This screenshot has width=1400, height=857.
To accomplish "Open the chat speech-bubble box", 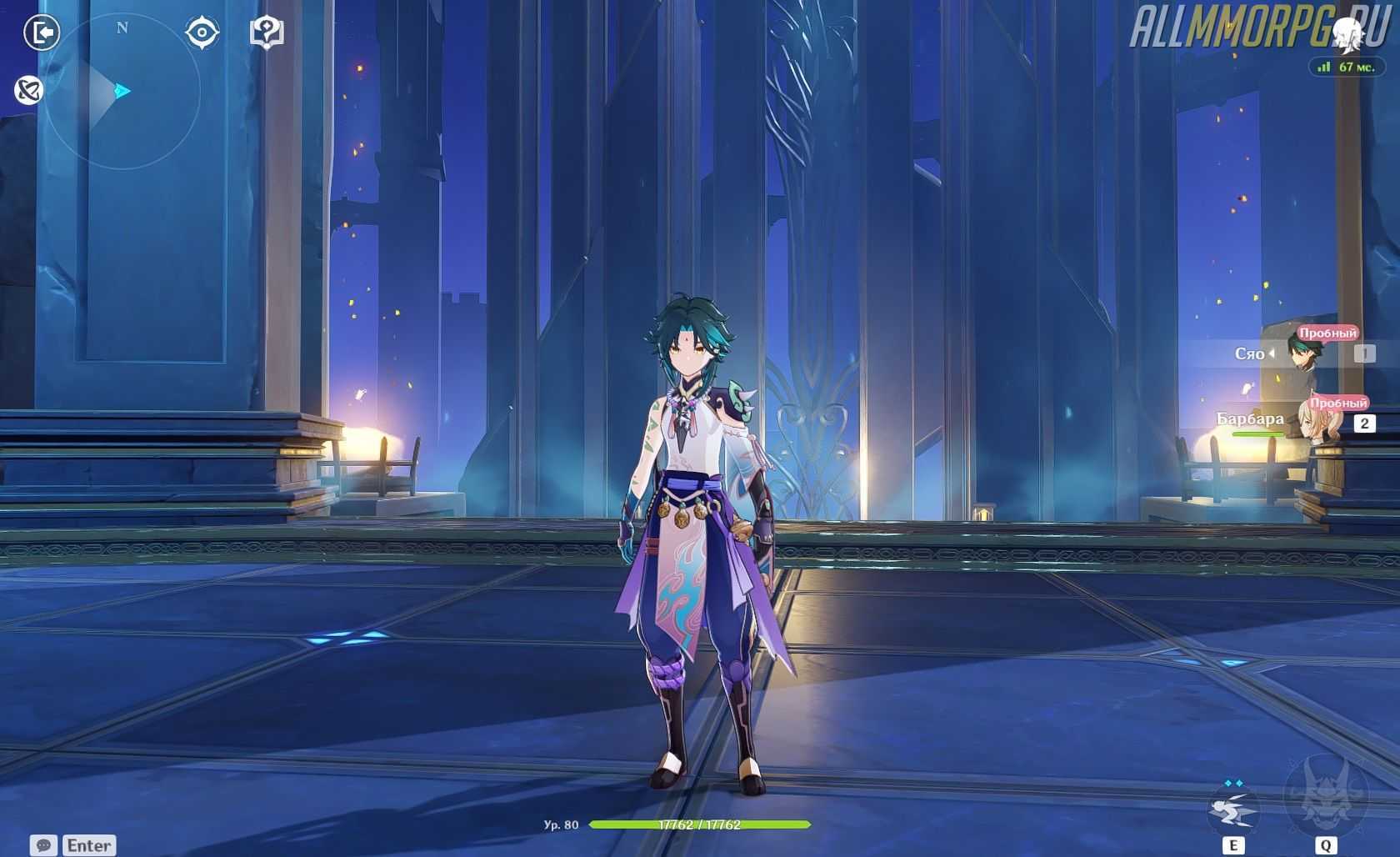I will 44,844.
